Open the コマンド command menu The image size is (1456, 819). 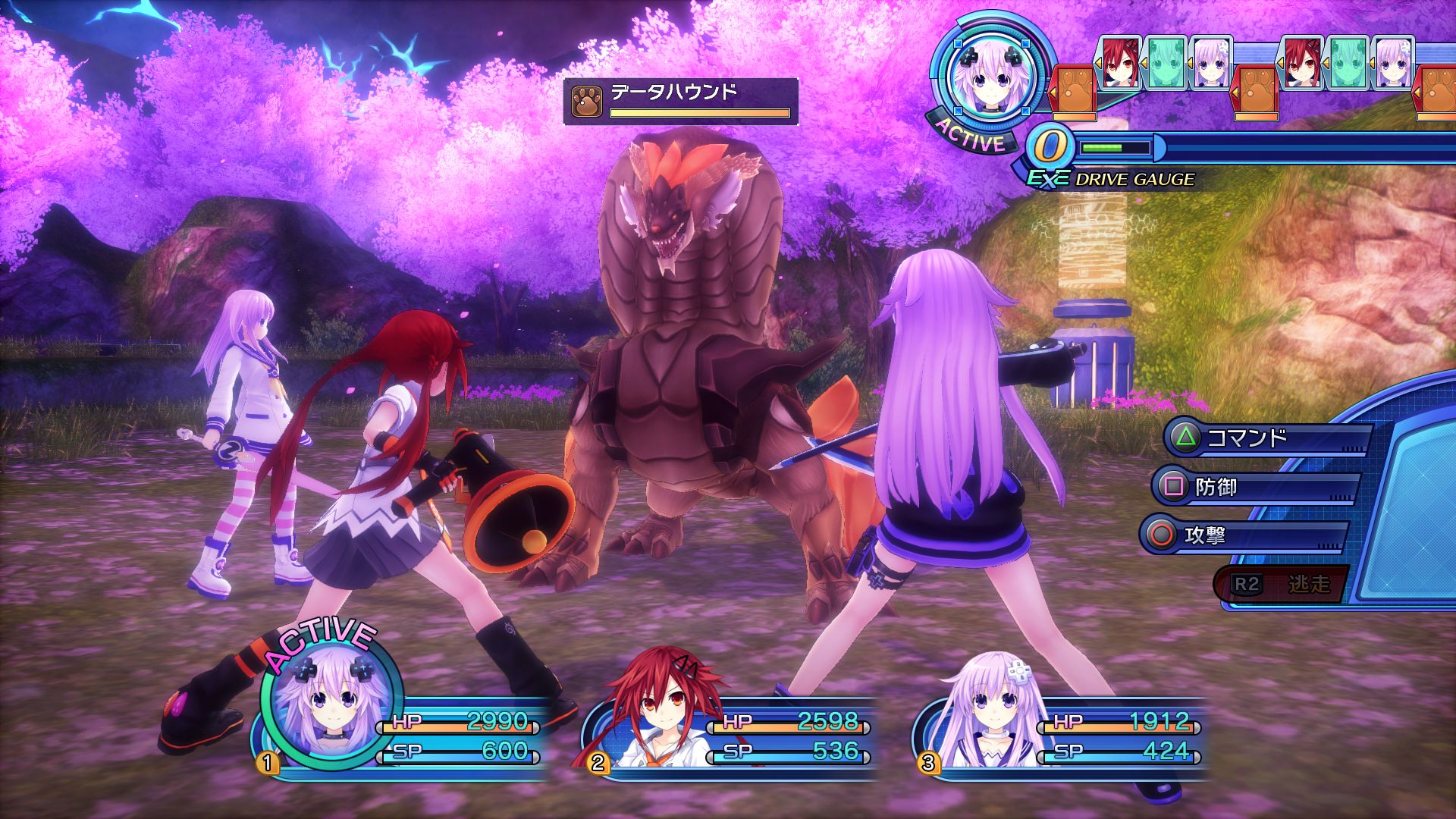[1266, 438]
